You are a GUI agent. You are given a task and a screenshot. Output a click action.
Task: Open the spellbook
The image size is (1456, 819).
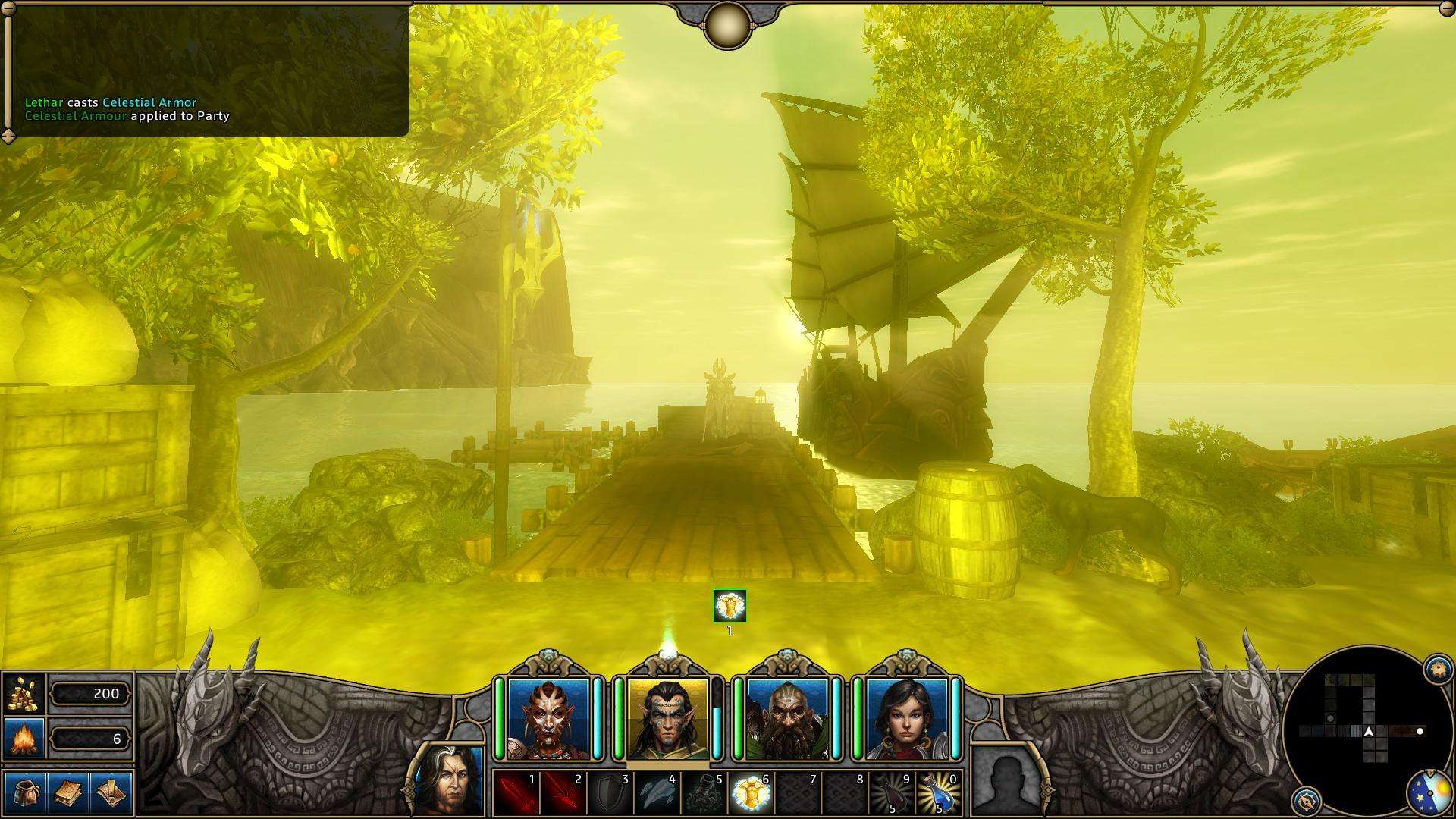point(68,792)
